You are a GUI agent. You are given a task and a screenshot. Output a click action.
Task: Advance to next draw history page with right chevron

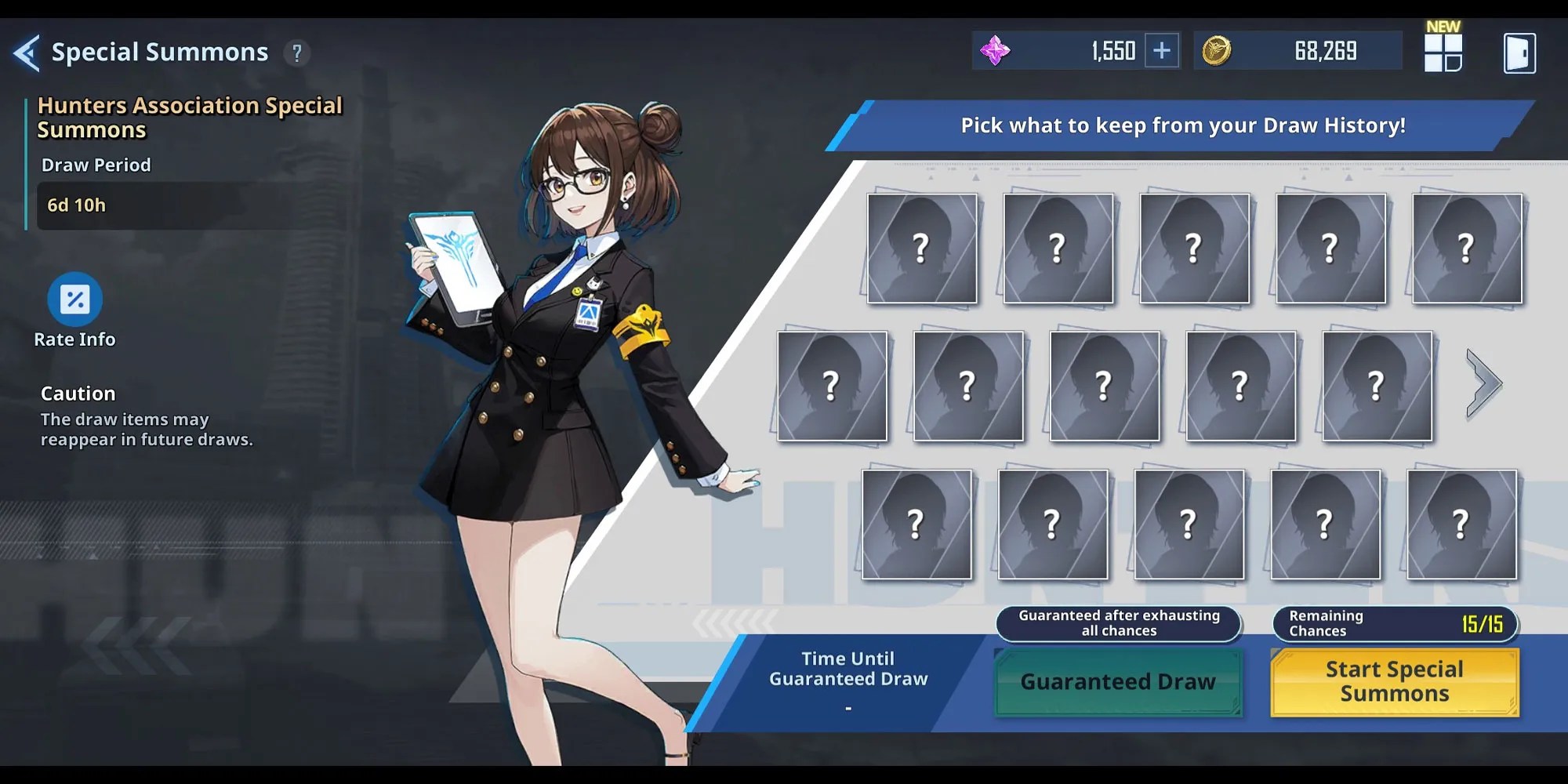(x=1484, y=383)
